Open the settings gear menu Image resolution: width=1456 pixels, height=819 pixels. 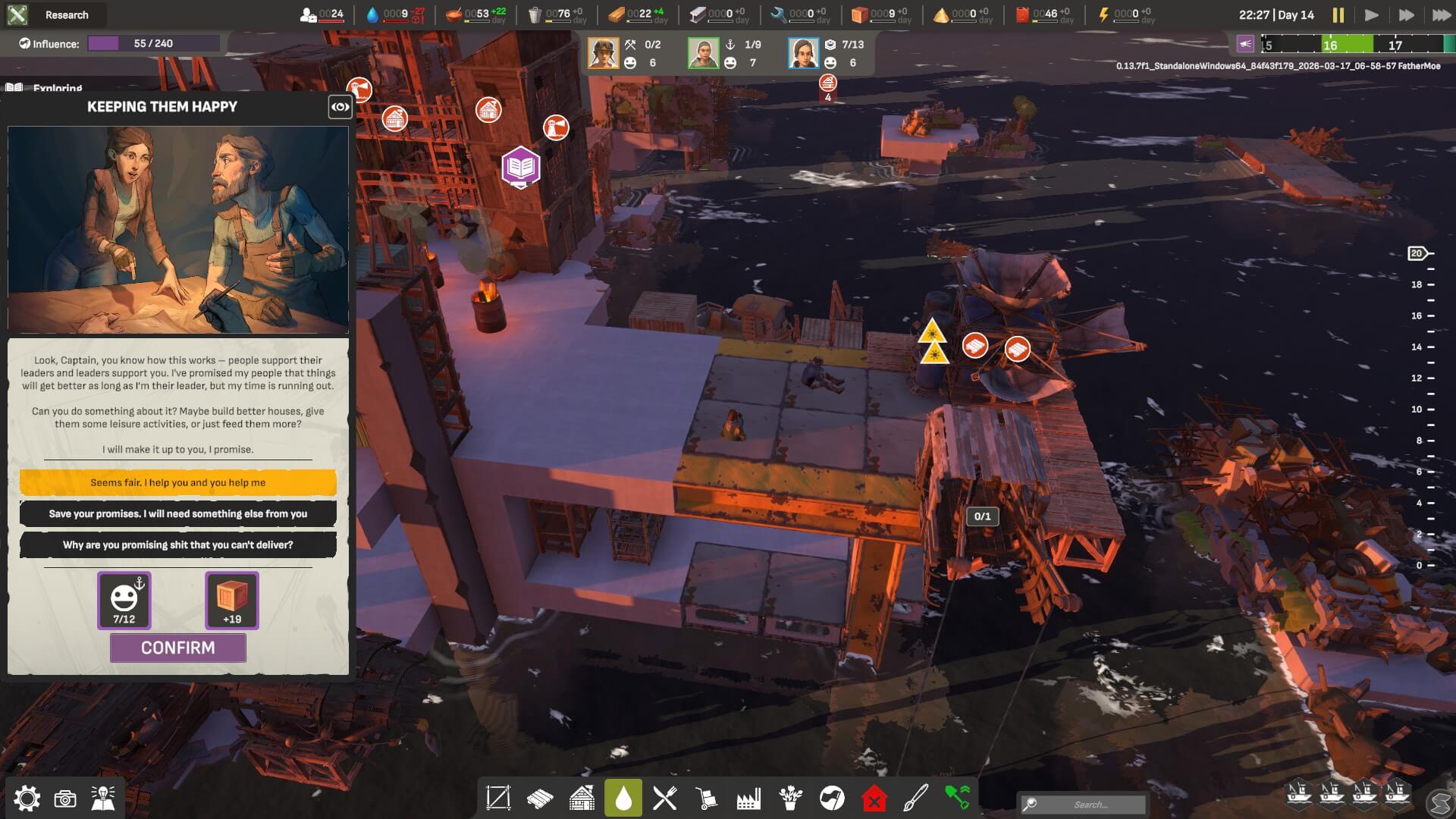tap(27, 799)
